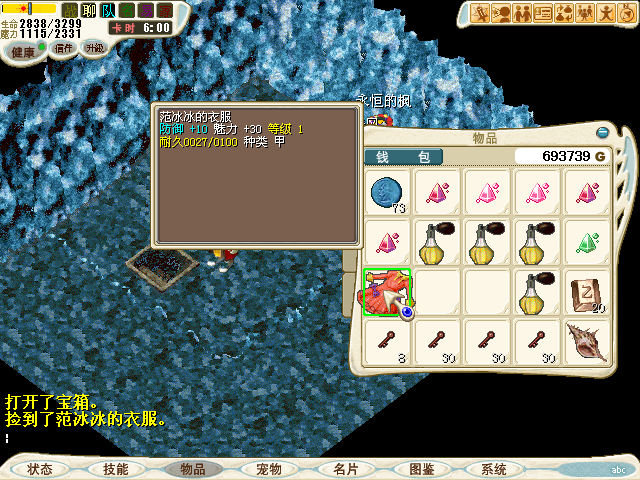Open the 宠物 pets tab

(x=268, y=469)
